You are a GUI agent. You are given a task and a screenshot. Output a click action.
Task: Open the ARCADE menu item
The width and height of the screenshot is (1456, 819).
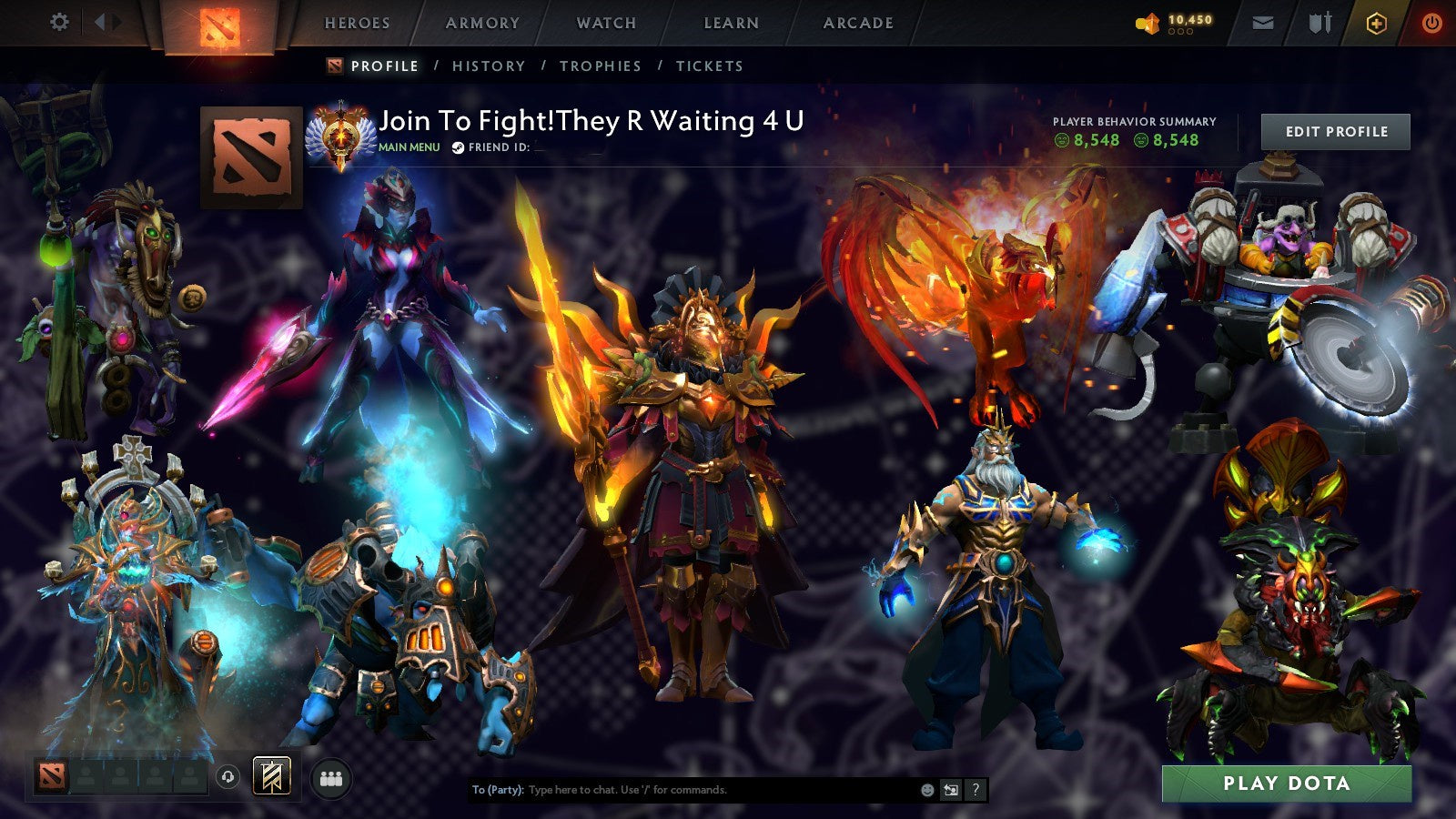coord(859,23)
